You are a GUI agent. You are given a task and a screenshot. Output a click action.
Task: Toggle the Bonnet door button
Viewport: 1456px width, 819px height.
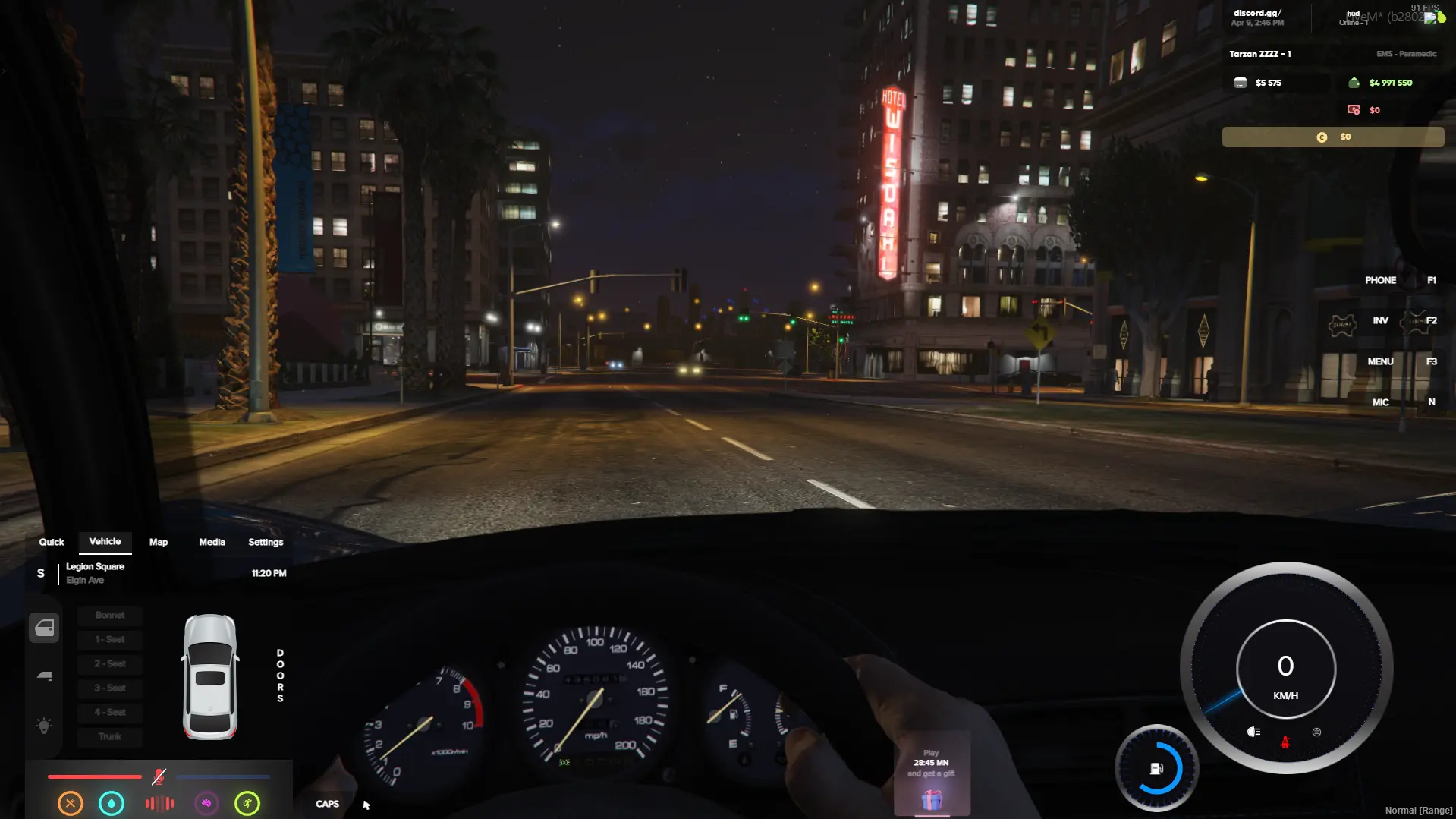[110, 616]
